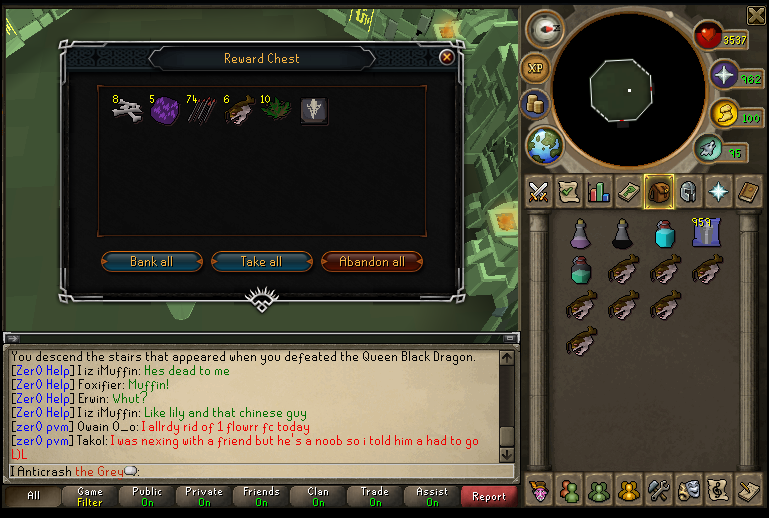Open the helmet equipment tab
The width and height of the screenshot is (769, 518).
click(688, 191)
